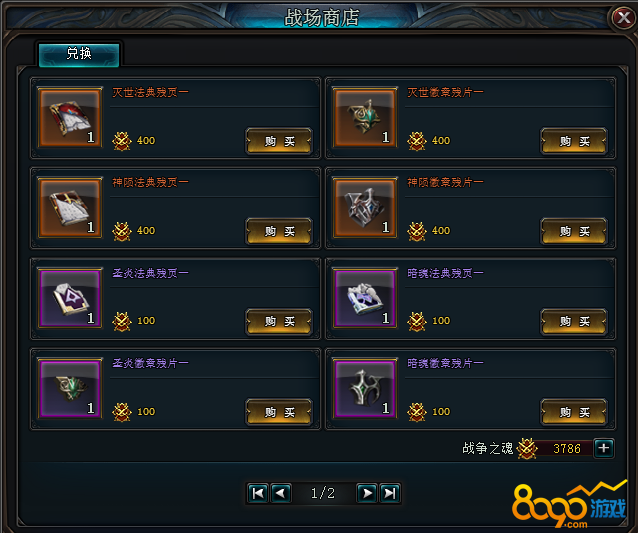Screen dimensions: 638x533
Task: Select the 神陨法典残页一 item icon
Action: [x=70, y=208]
